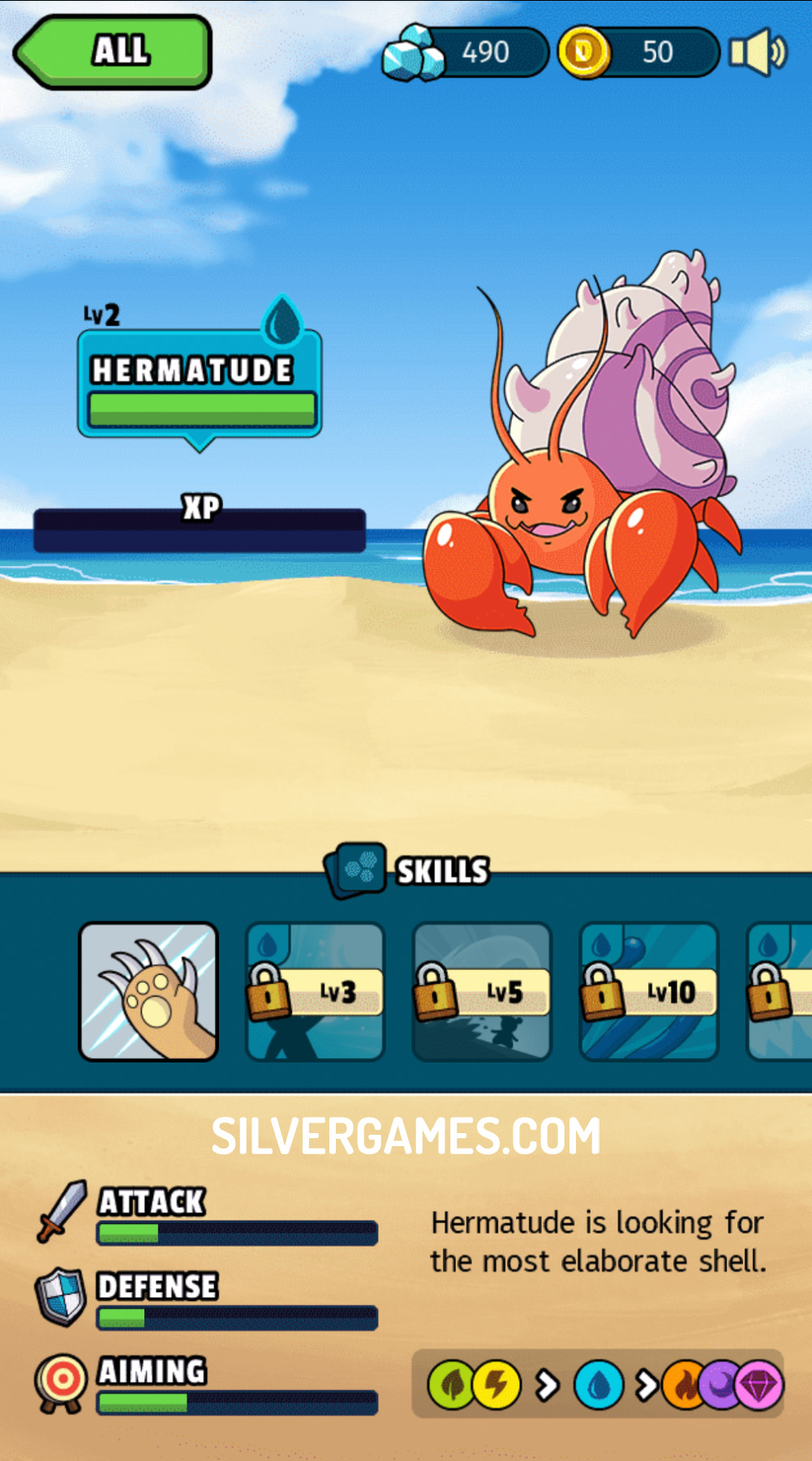Screen dimensions: 812x1461
Task: Tap the locked Lv3 skill slot
Action: tap(315, 991)
